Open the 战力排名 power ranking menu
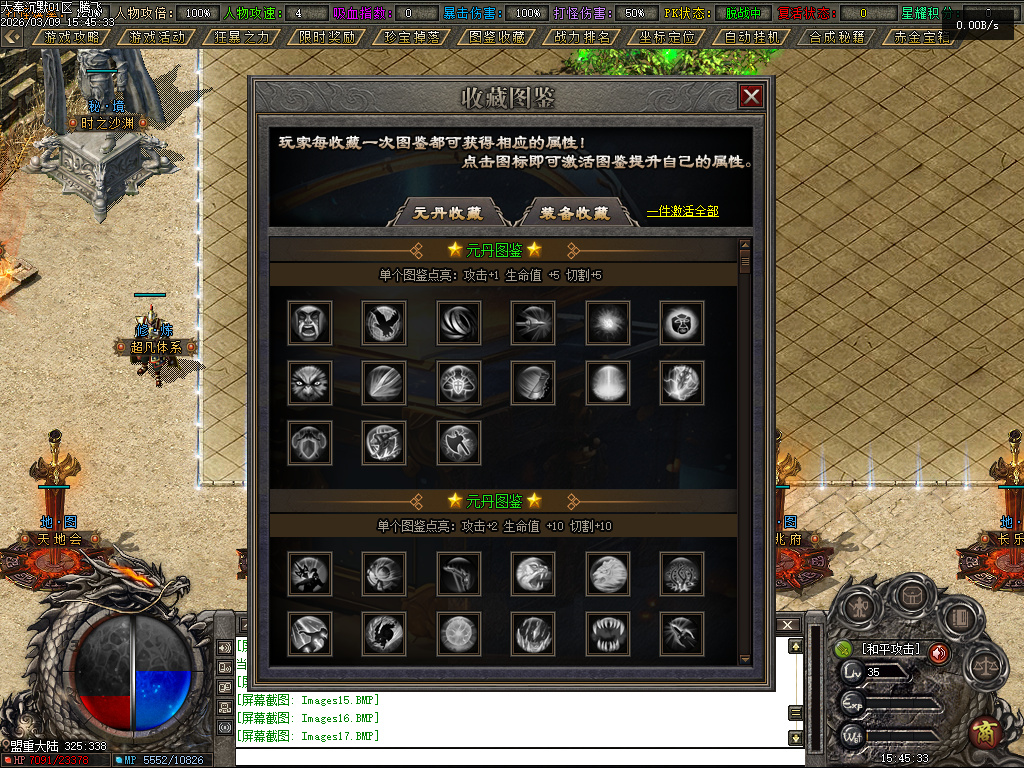Viewport: 1024px width, 768px height. click(582, 37)
